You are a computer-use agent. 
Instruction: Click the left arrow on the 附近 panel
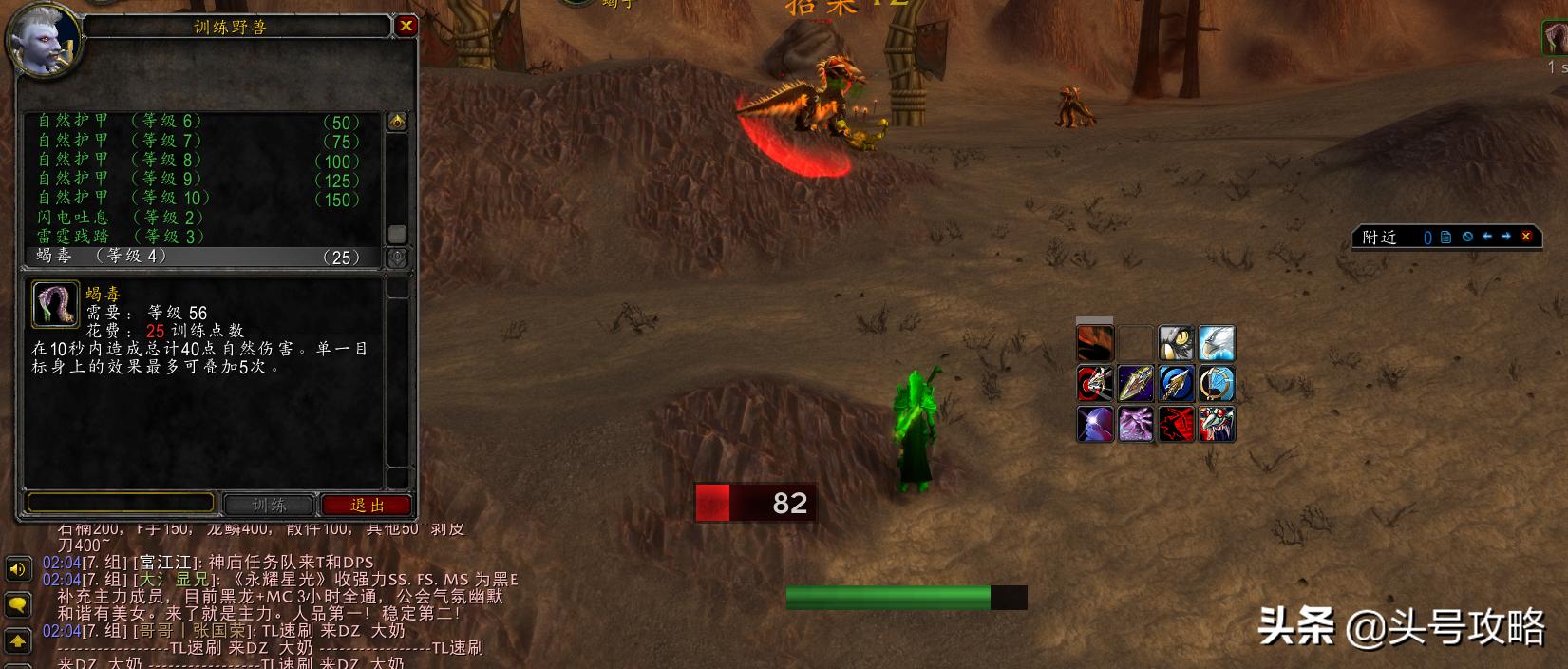(x=1487, y=237)
